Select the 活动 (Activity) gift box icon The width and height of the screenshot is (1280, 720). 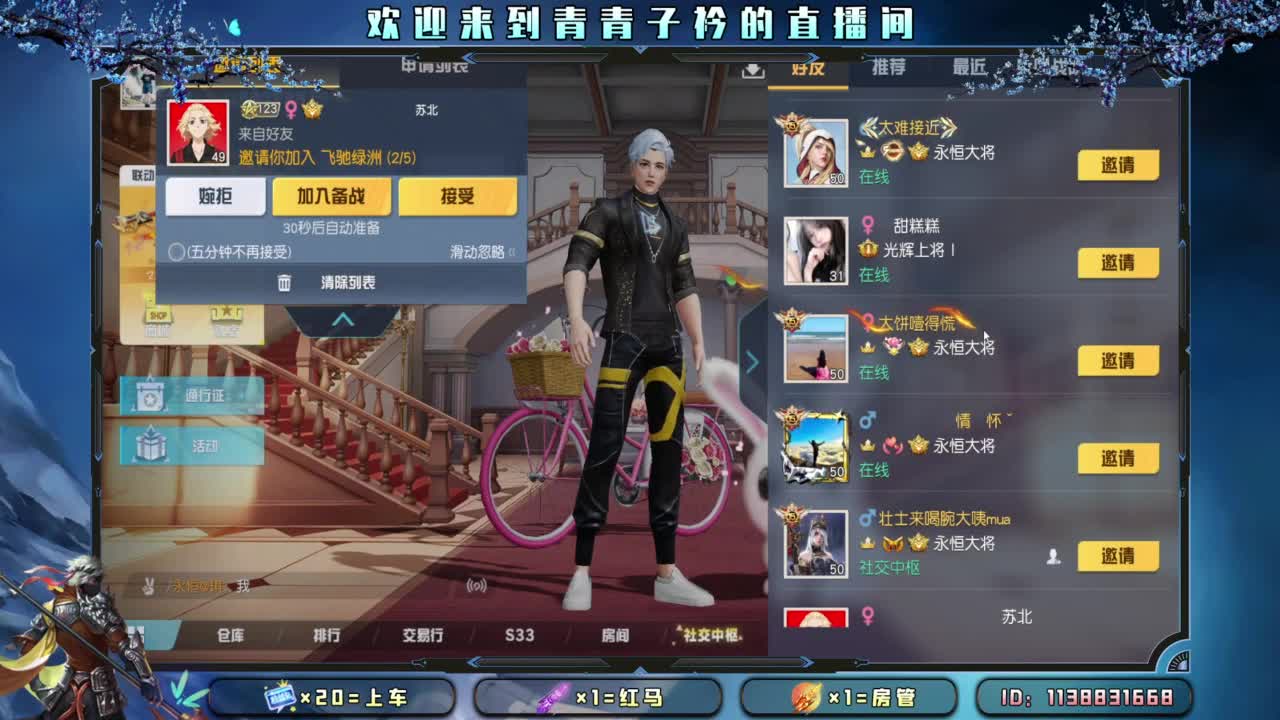tap(149, 446)
